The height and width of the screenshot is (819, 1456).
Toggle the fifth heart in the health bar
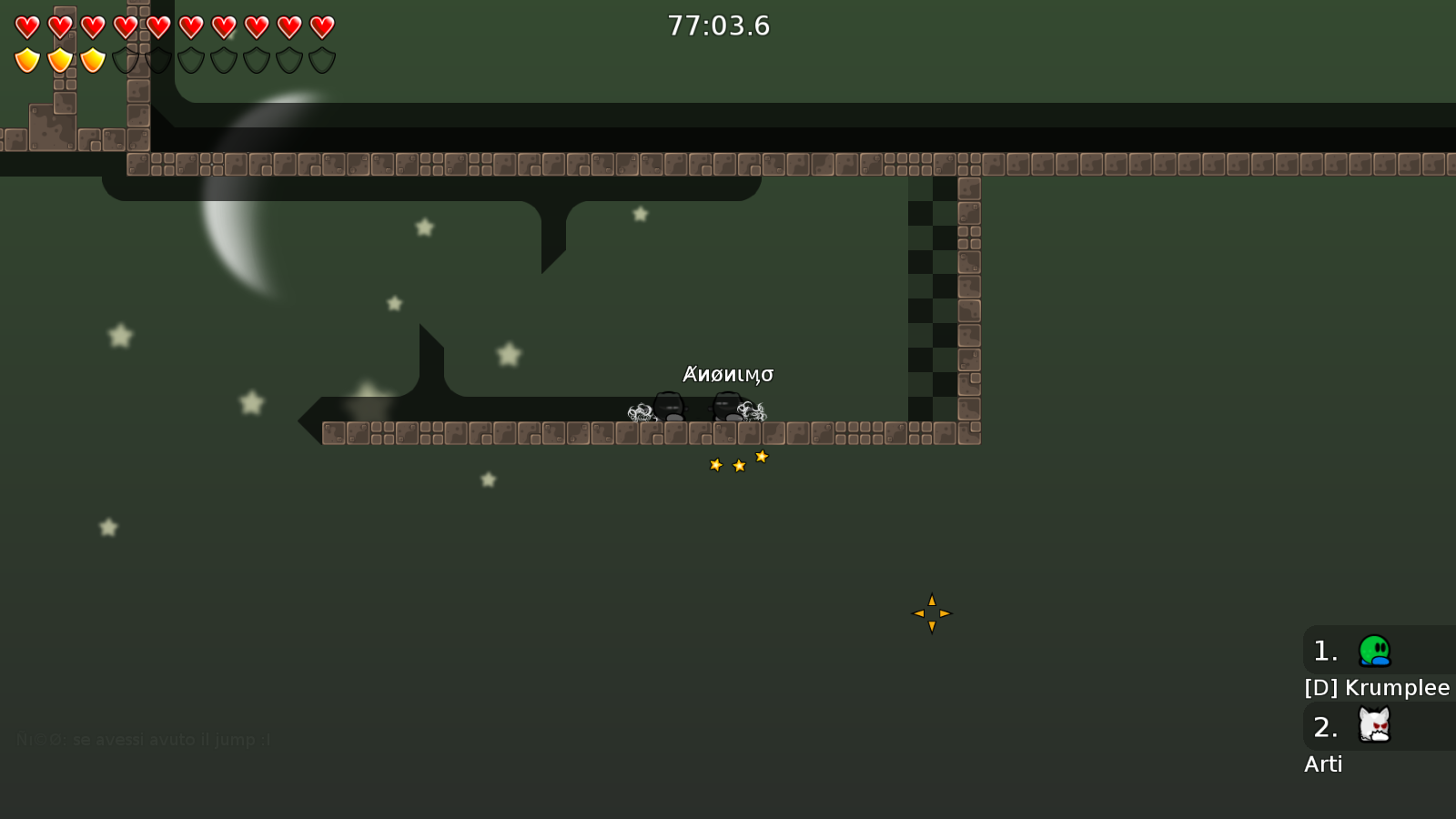[157, 27]
